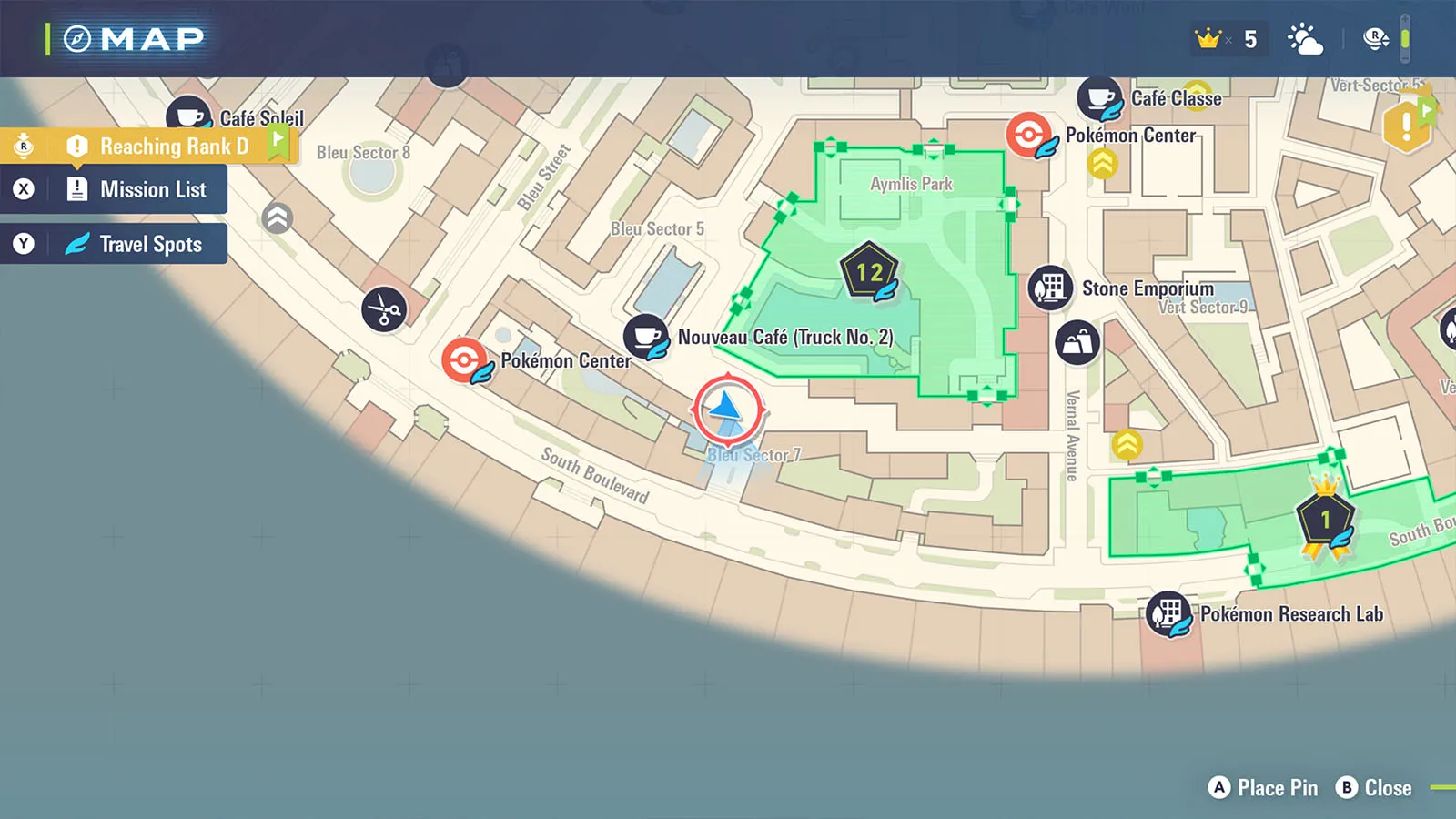Select the Wild Zone 1 crowned badge
The image size is (1456, 819).
pyautogui.click(x=1325, y=519)
